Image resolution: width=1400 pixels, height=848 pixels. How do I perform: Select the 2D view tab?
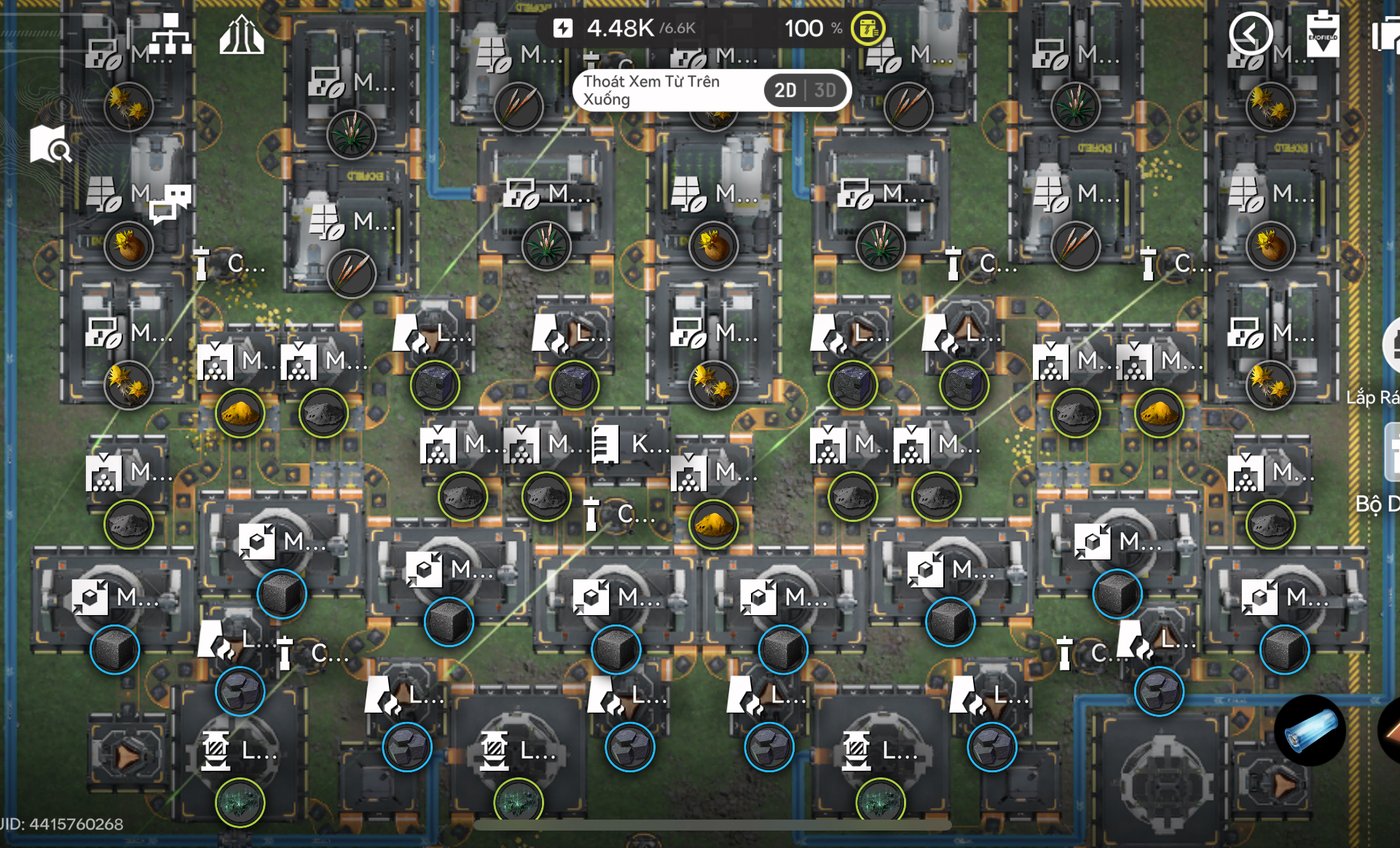coord(786,90)
